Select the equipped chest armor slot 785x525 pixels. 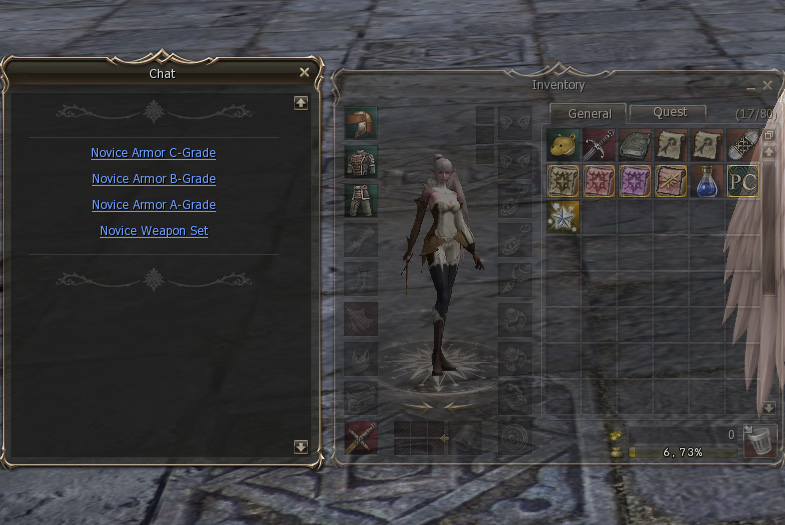[x=360, y=161]
